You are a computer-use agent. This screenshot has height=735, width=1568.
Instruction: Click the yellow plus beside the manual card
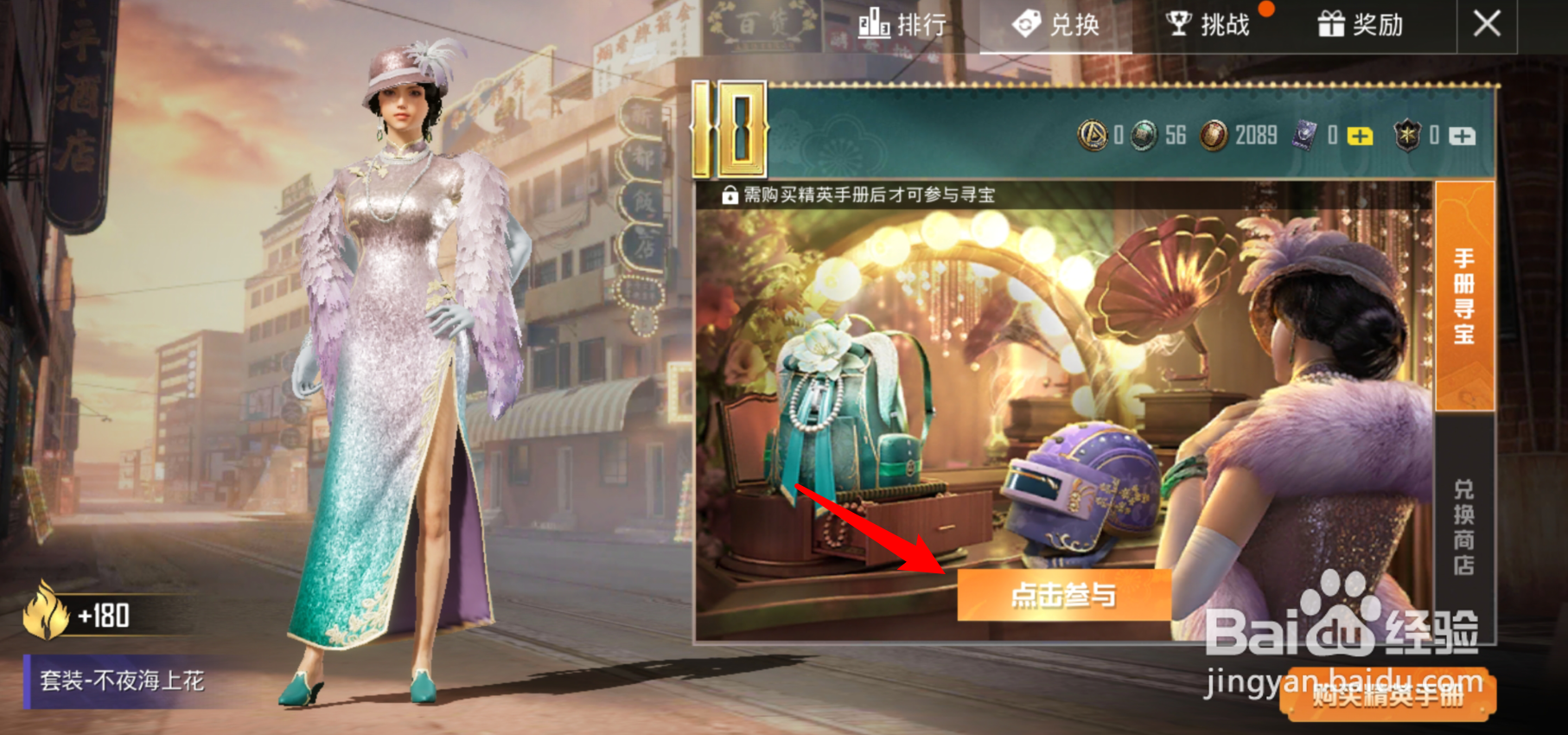[1360, 136]
